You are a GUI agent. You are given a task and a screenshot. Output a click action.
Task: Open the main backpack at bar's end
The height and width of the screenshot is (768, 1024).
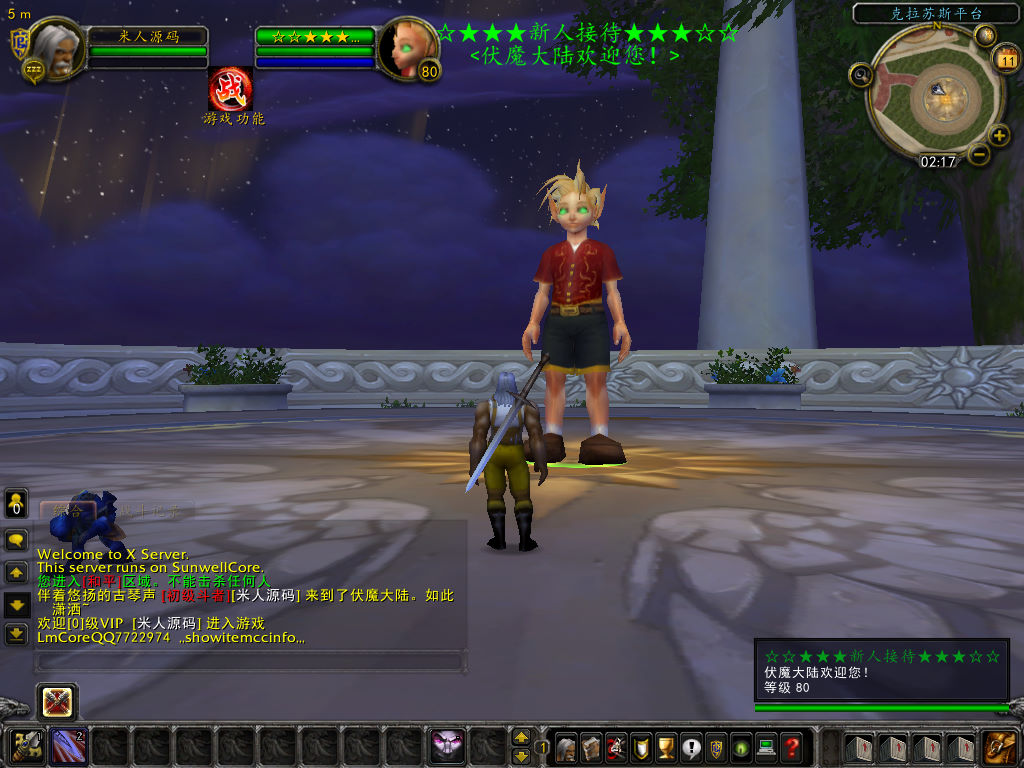(1000, 746)
